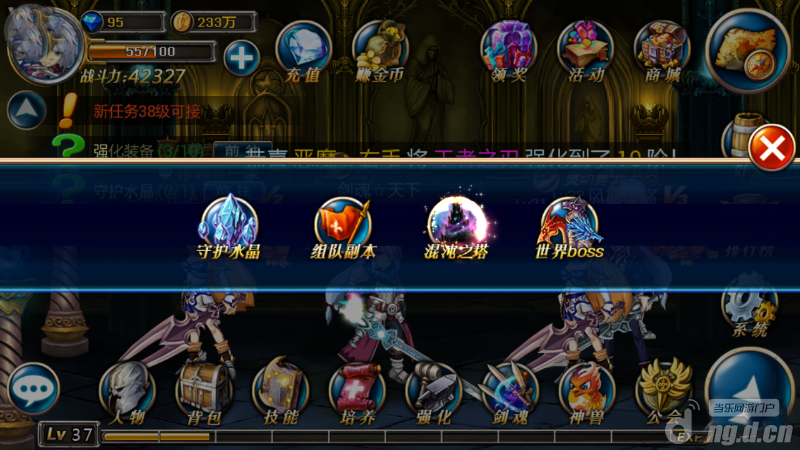800x450 pixels.
Task: Enter 混沌之塔 chaos tower
Action: tap(457, 224)
